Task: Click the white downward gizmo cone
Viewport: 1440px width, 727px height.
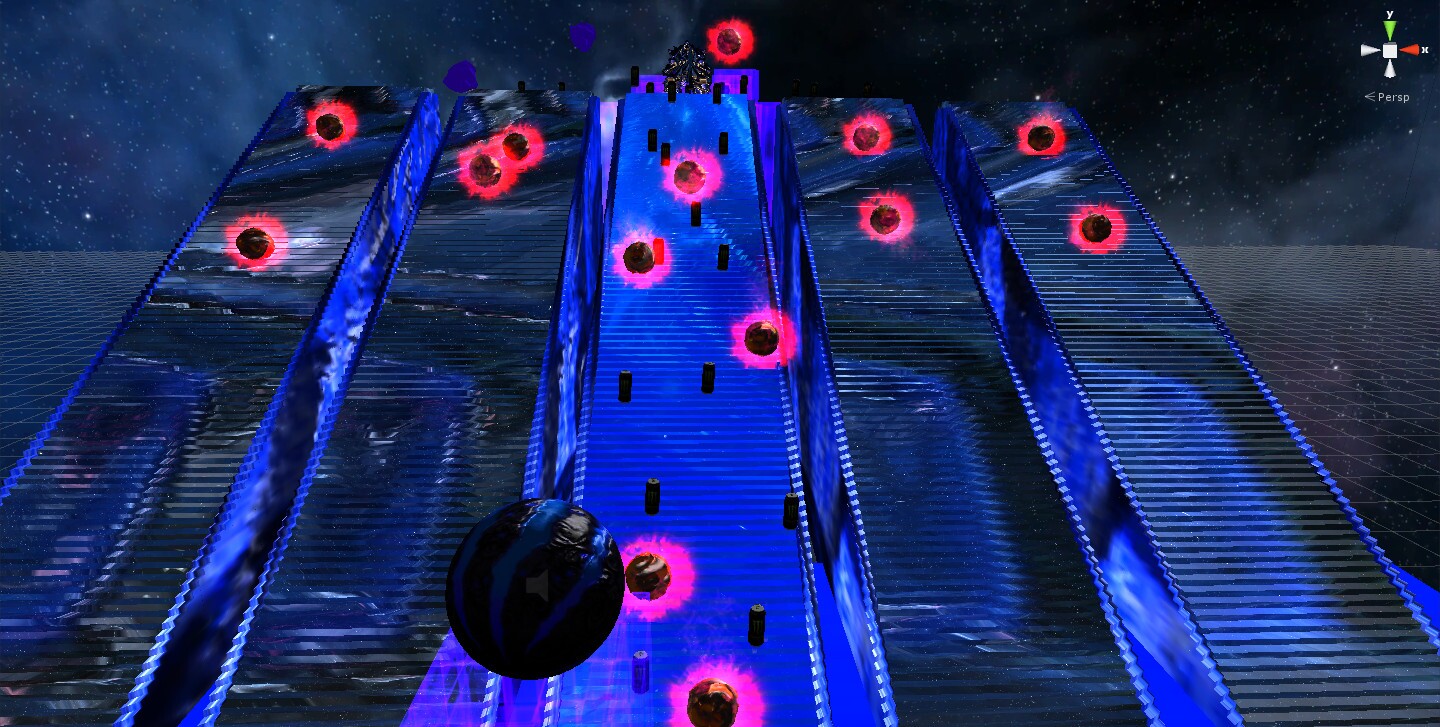Action: click(x=1390, y=68)
